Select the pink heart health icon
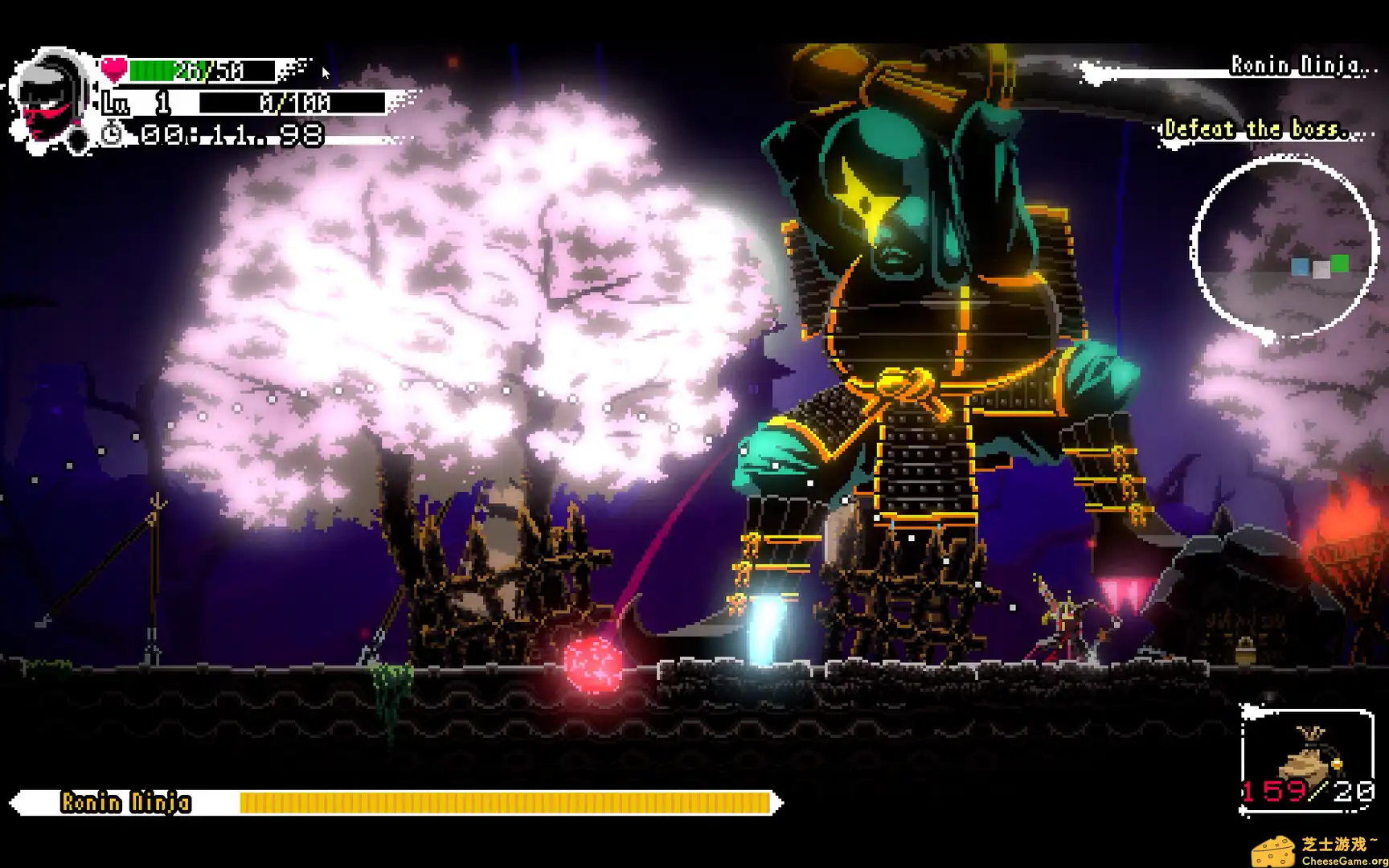The image size is (1389, 868). 114,69
